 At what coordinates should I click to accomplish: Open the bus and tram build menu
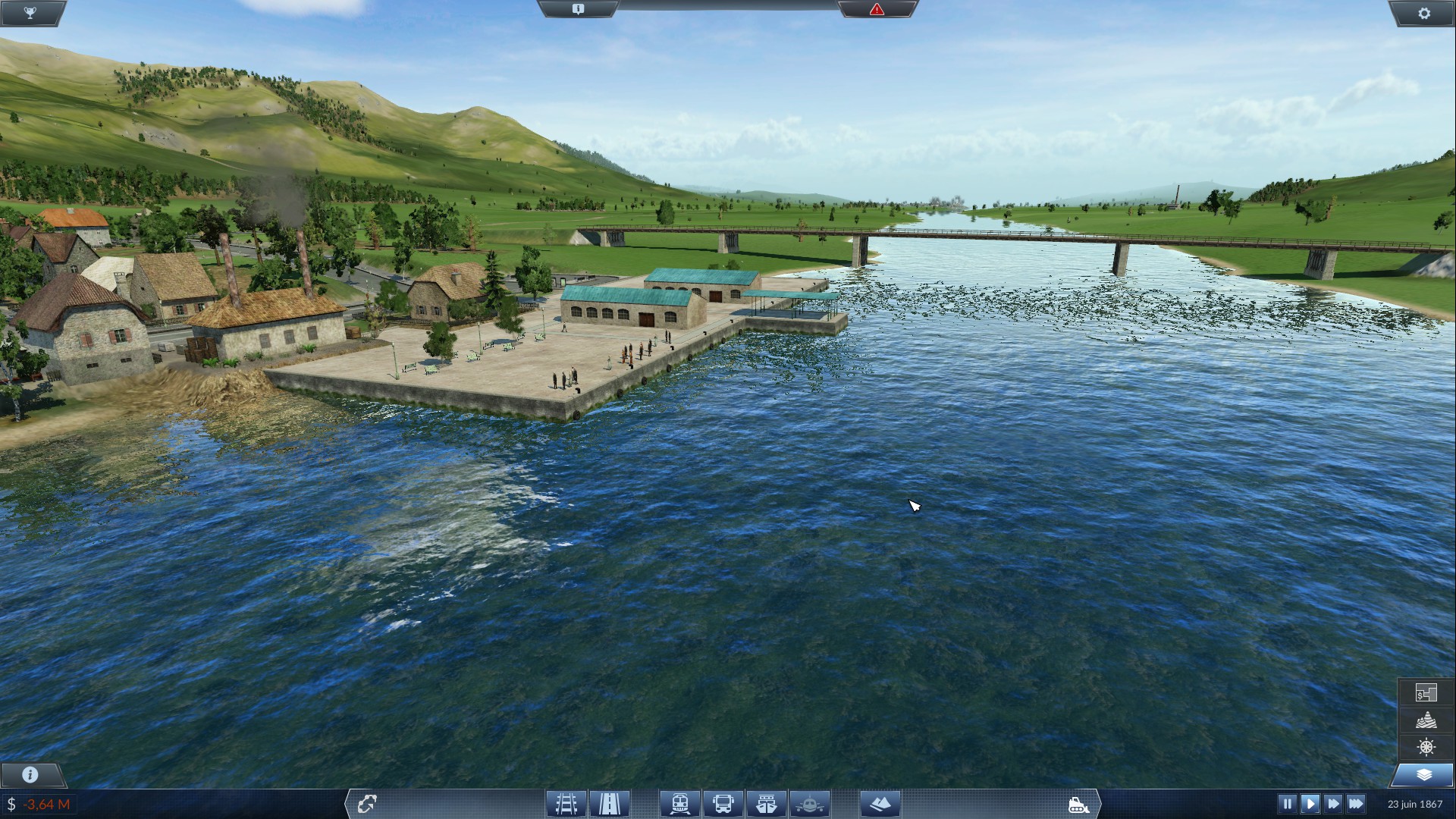(x=723, y=803)
